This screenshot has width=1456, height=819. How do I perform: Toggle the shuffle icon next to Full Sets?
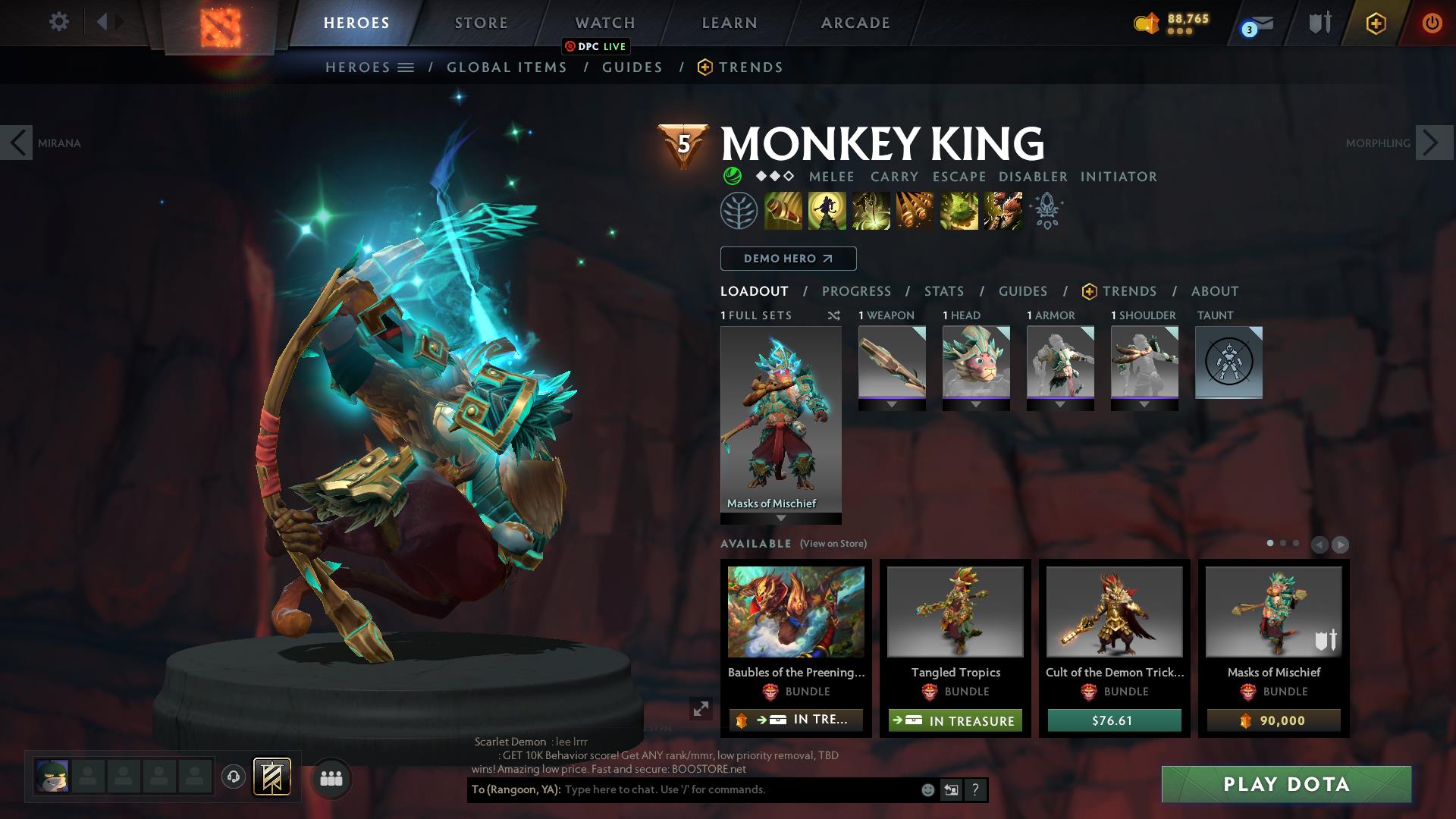834,315
